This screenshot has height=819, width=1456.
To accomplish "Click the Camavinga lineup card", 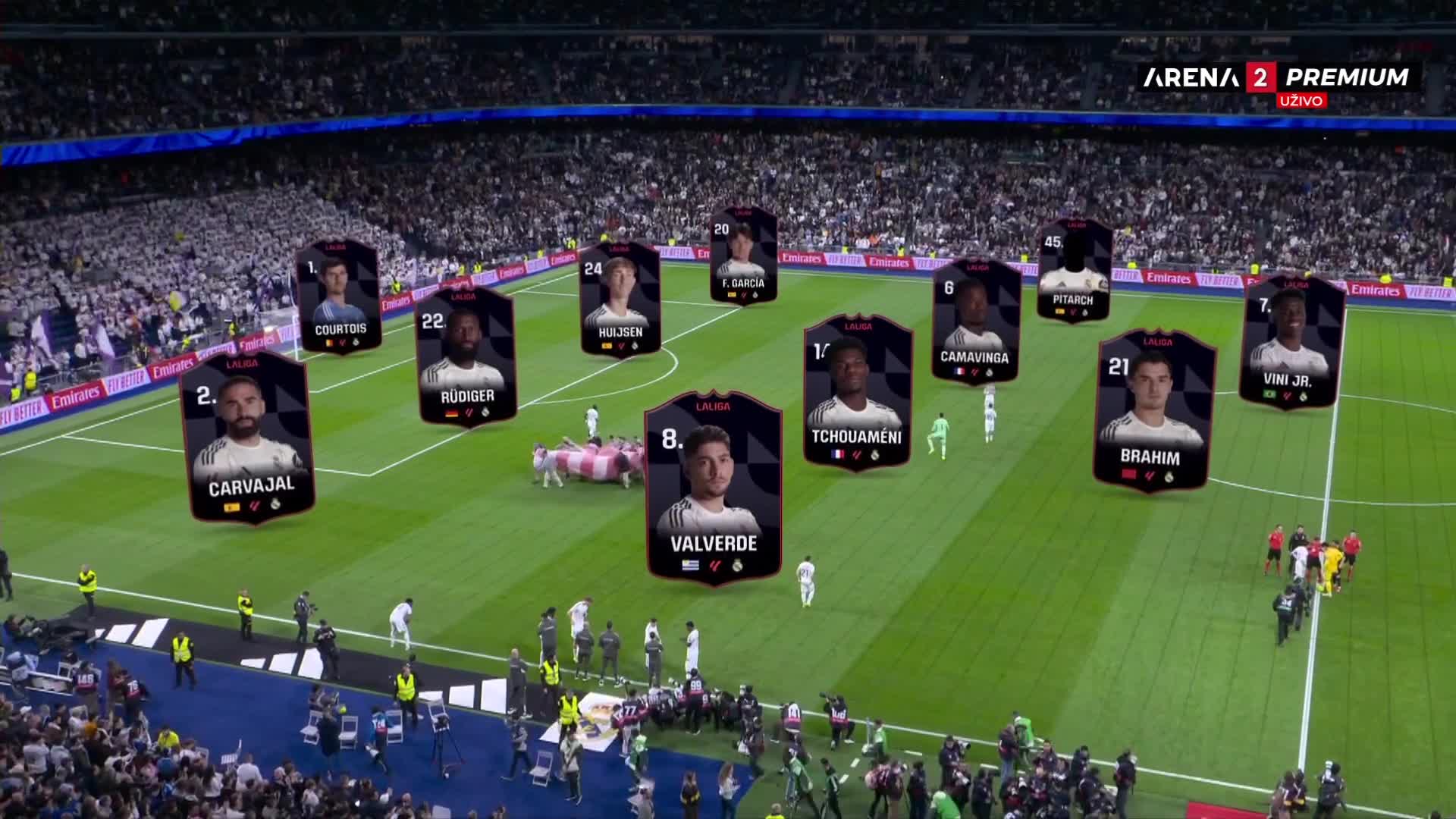I will 975,321.
